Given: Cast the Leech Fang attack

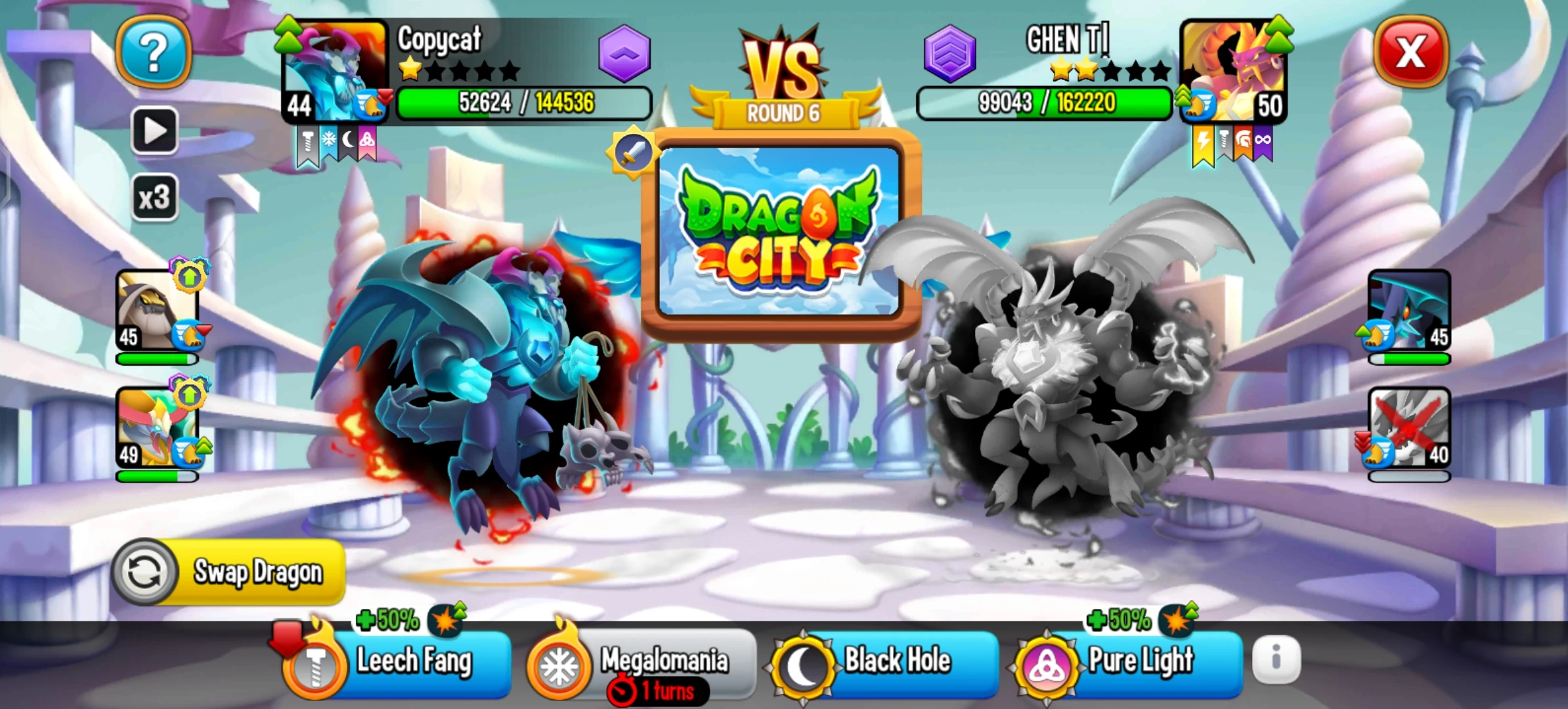Looking at the screenshot, I should (414, 661).
